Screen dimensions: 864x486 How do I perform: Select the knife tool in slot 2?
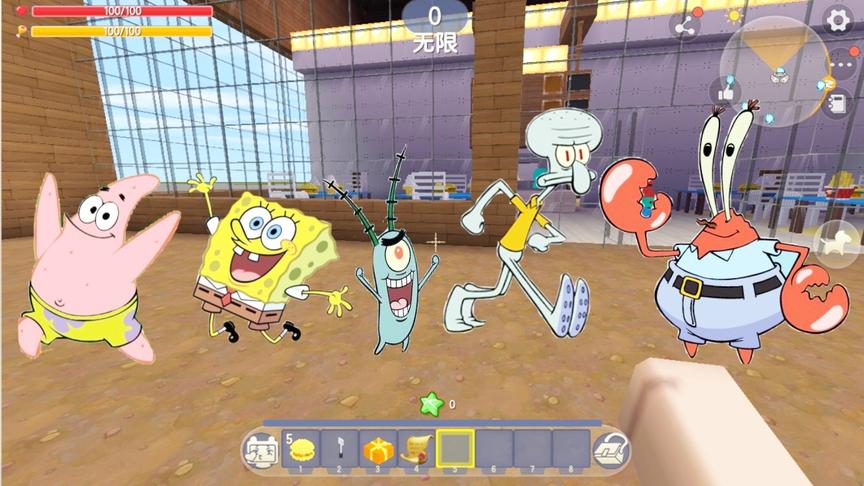click(x=339, y=450)
